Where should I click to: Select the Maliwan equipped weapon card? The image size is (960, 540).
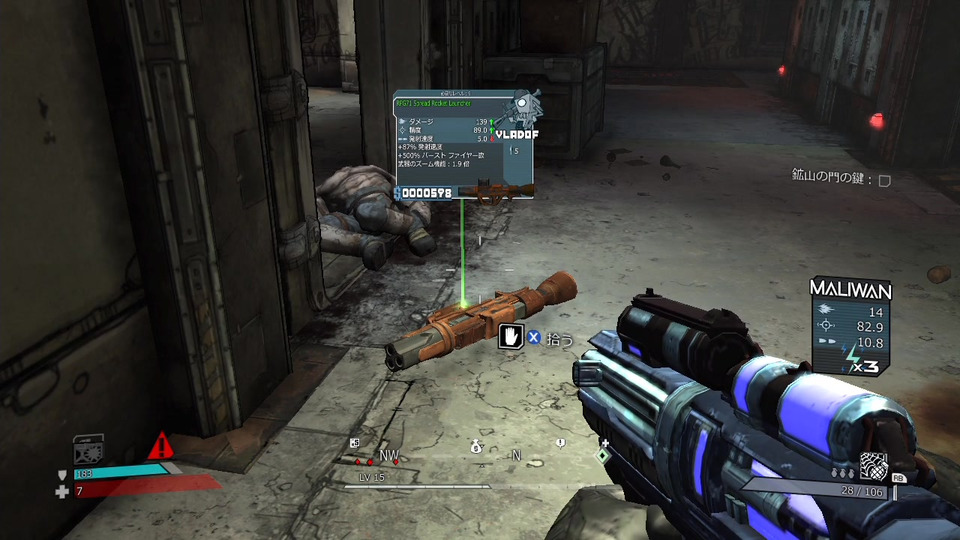coord(851,327)
